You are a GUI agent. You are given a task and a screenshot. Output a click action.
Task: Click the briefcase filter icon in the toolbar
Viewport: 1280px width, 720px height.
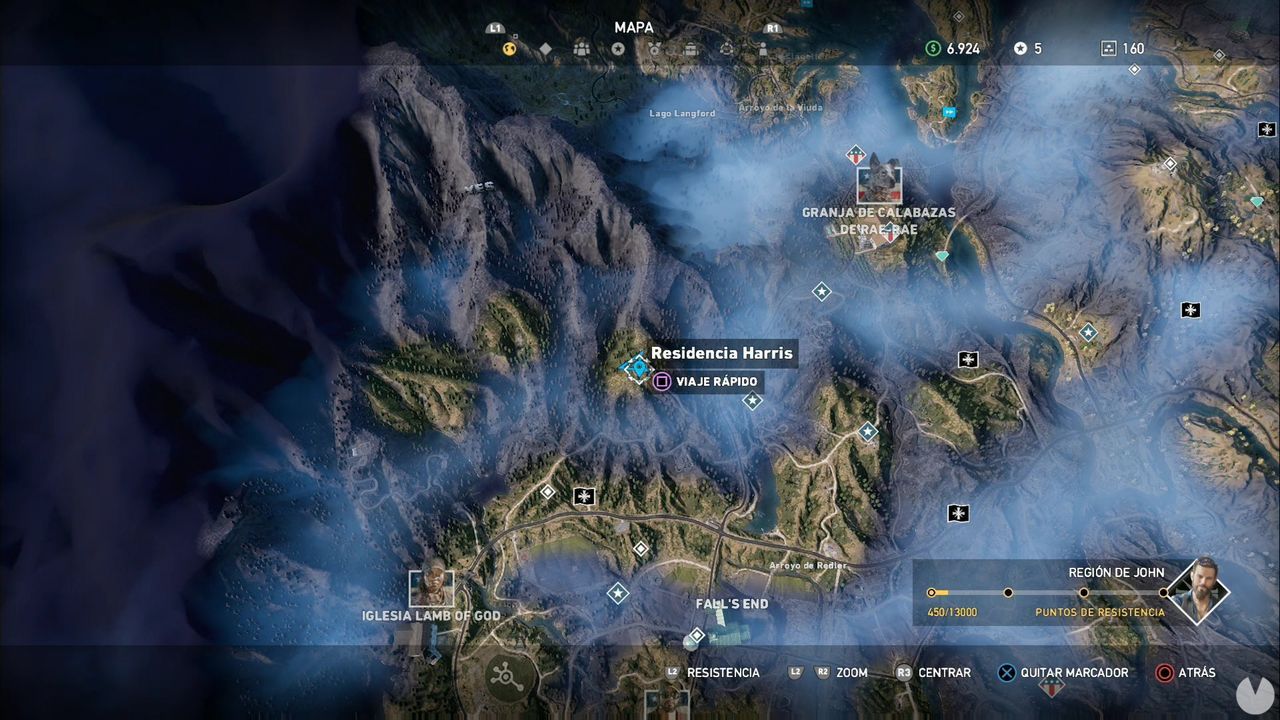pyautogui.click(x=690, y=49)
